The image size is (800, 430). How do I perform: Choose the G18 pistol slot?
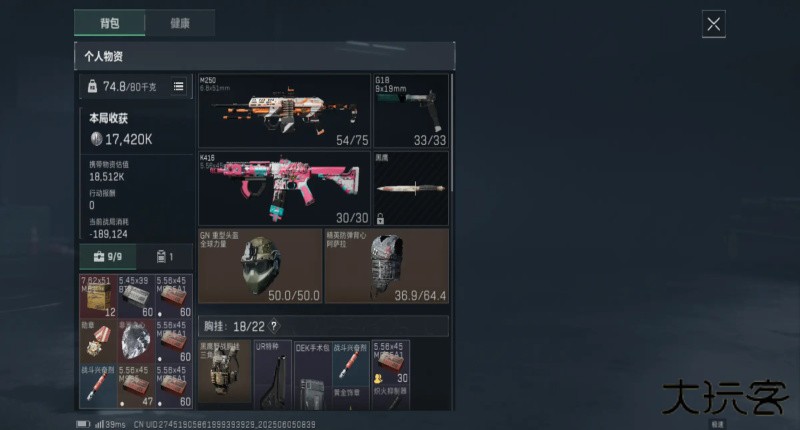pos(410,111)
